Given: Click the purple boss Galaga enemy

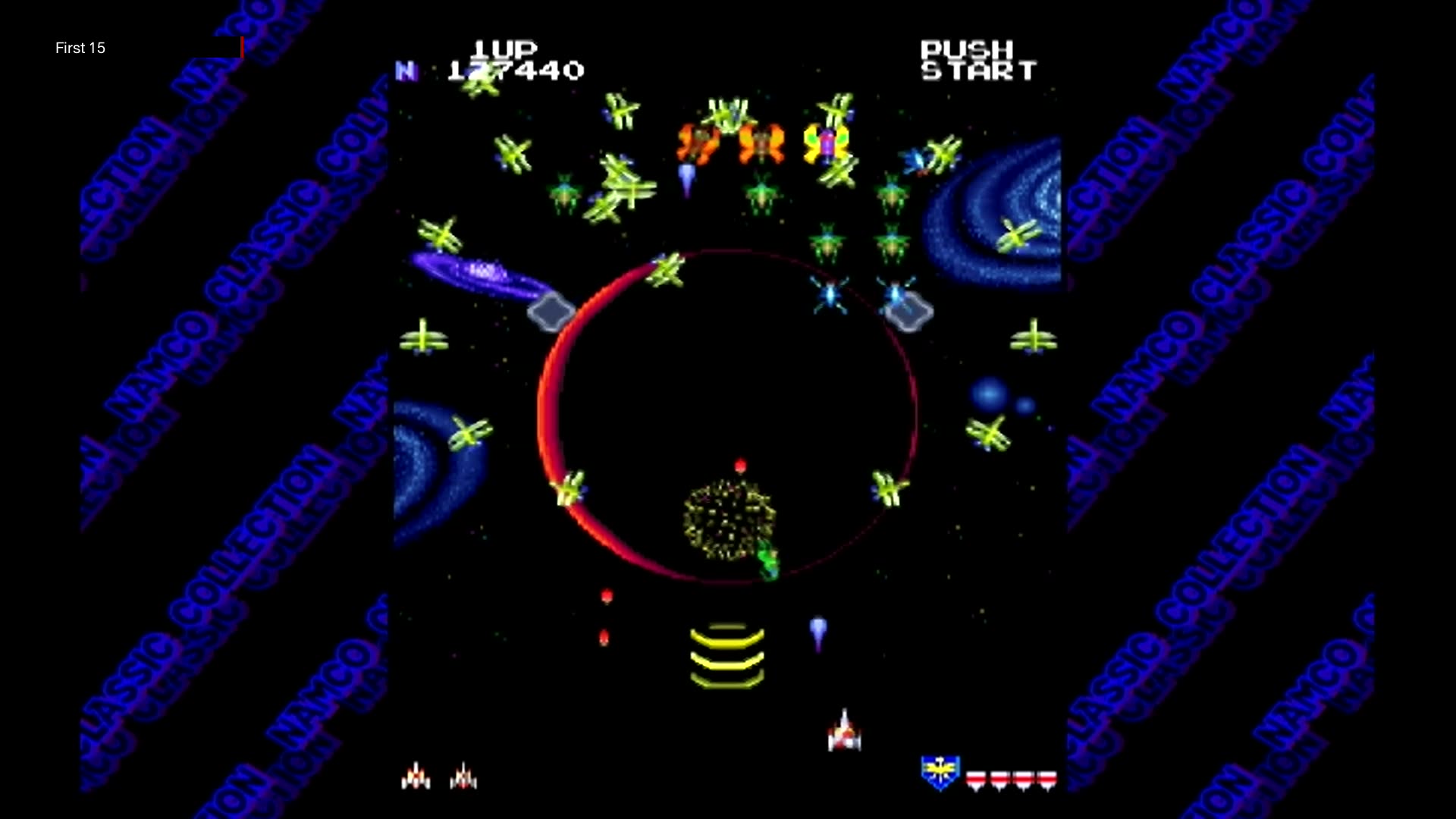Looking at the screenshot, I should [x=826, y=143].
